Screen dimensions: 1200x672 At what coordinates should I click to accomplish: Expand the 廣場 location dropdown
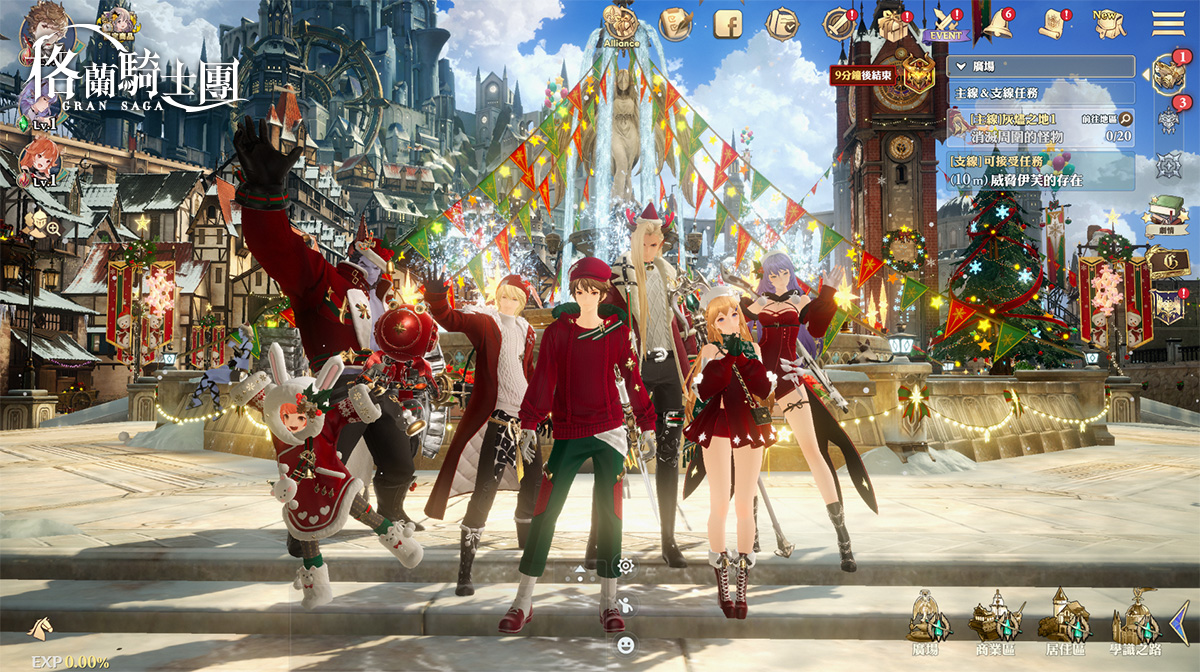pyautogui.click(x=1041, y=67)
